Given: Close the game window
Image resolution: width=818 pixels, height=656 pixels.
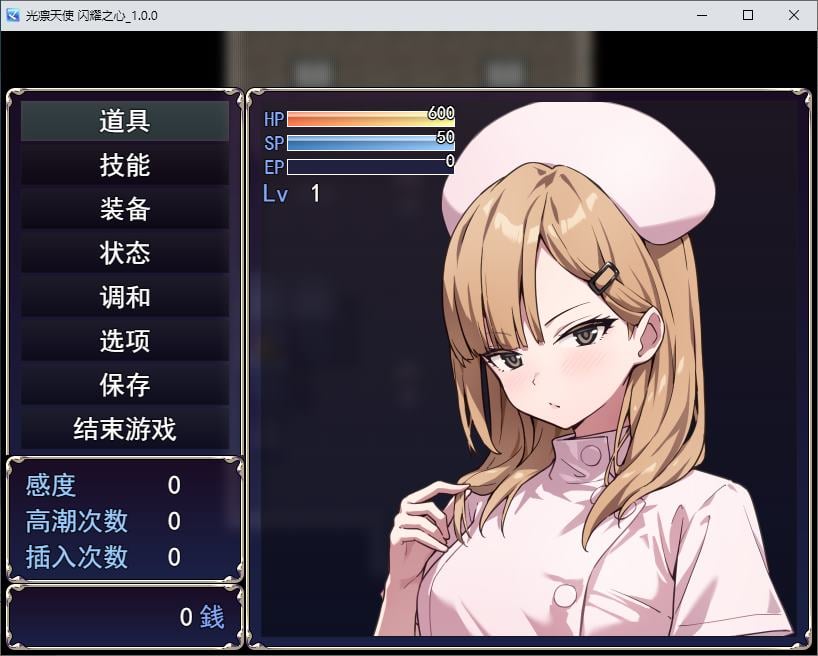Looking at the screenshot, I should 794,15.
